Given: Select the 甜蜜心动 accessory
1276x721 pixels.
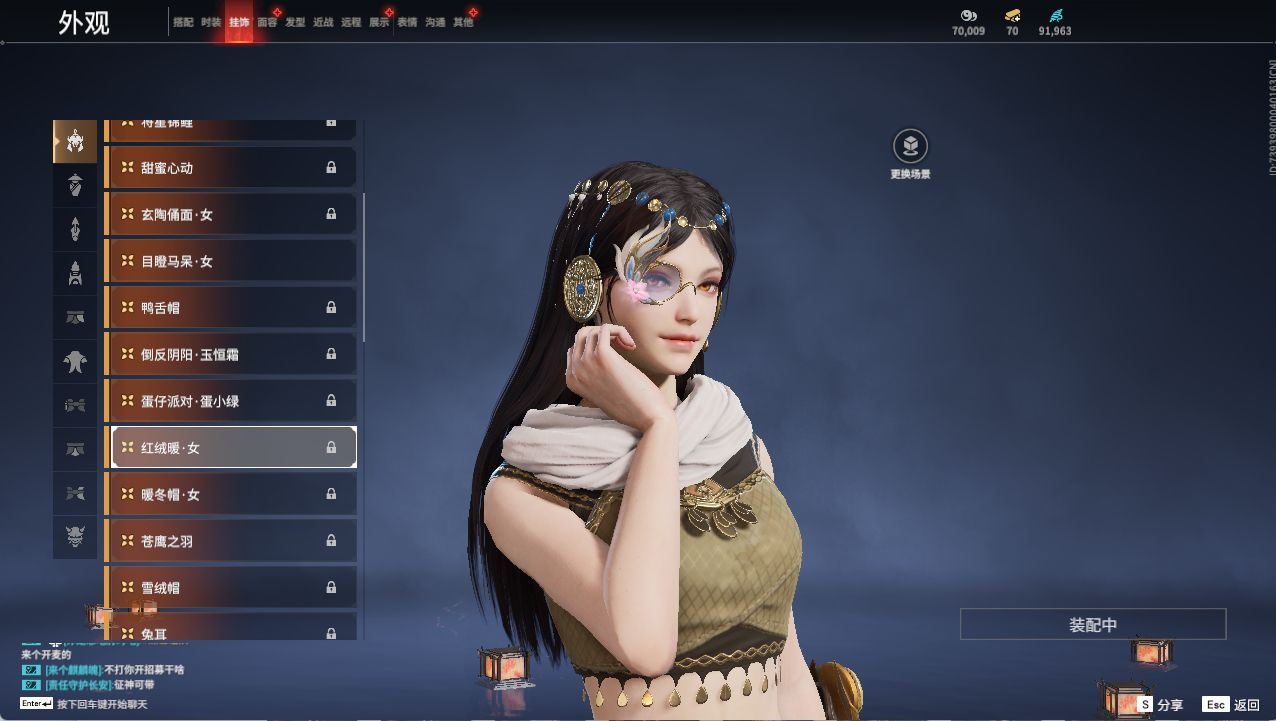Looking at the screenshot, I should pyautogui.click(x=231, y=168).
